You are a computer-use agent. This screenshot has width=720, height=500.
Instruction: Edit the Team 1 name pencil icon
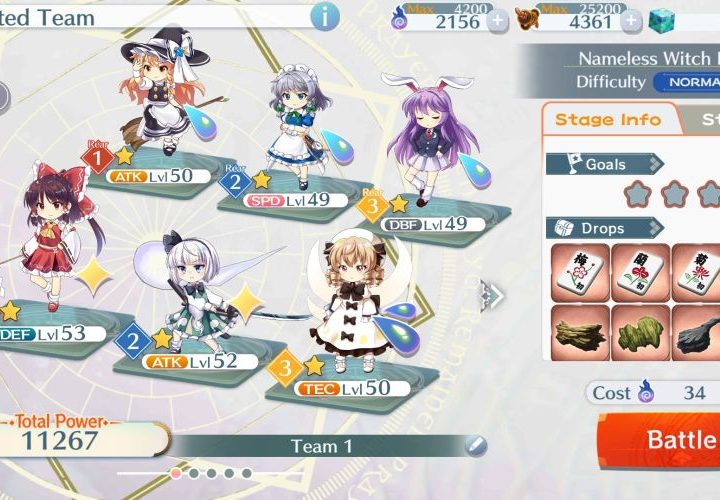476,445
